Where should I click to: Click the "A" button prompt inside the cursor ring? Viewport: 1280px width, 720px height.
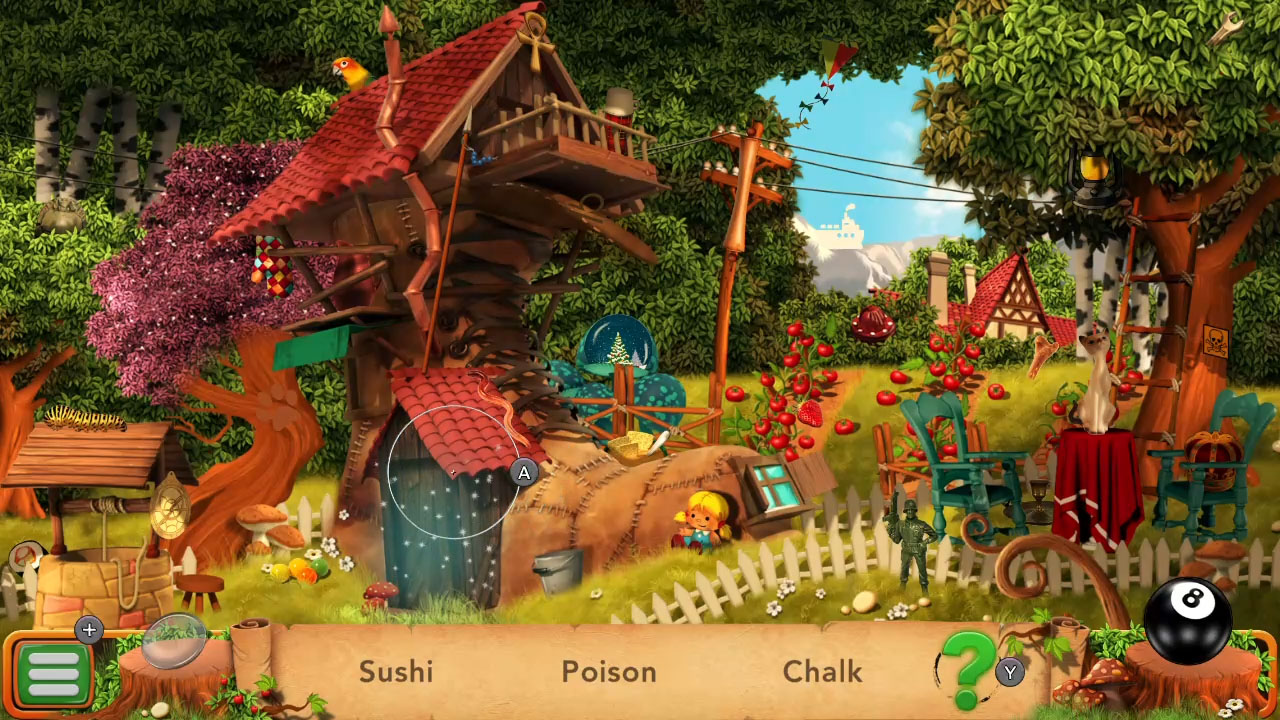coord(523,472)
